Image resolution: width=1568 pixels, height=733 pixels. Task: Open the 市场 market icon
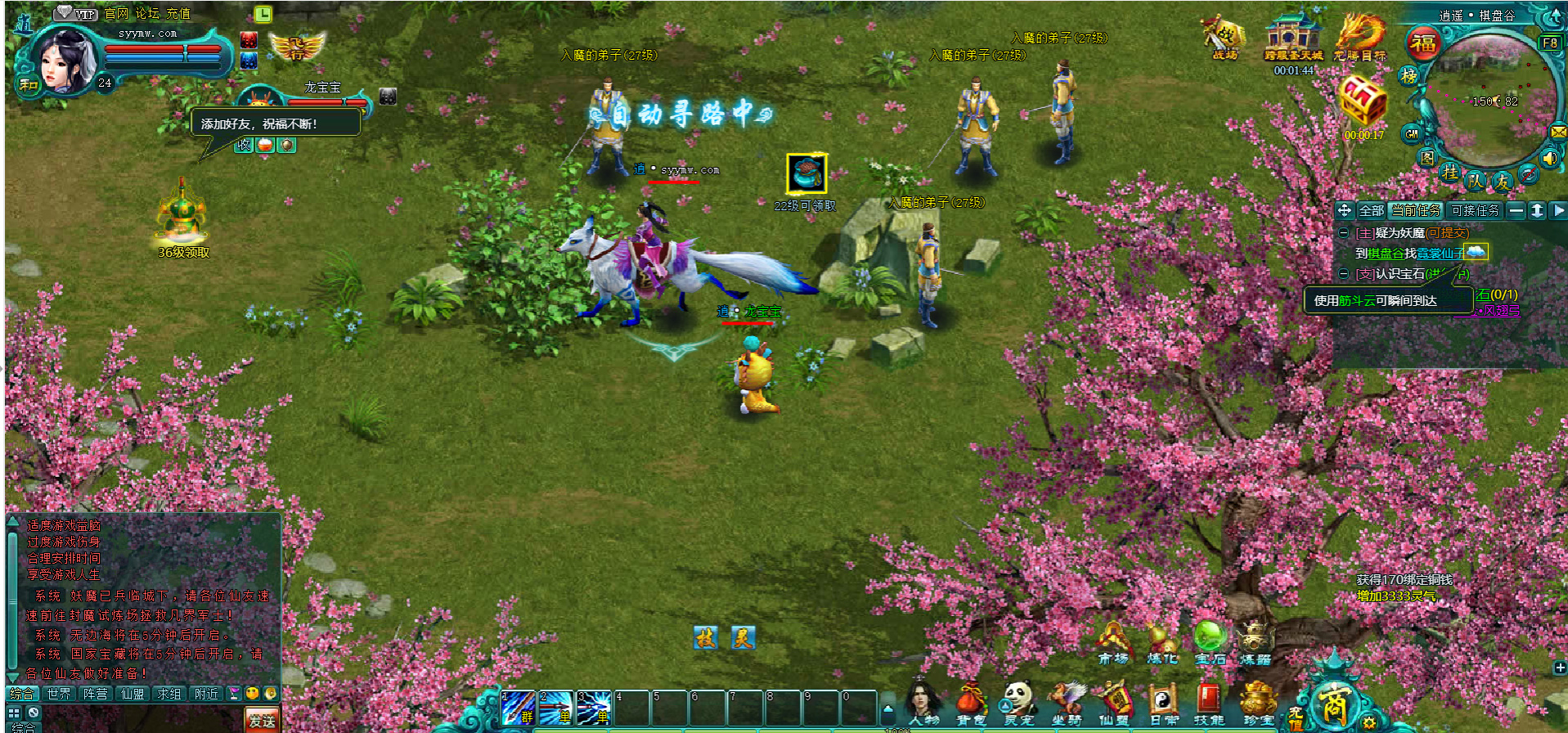(x=1113, y=643)
